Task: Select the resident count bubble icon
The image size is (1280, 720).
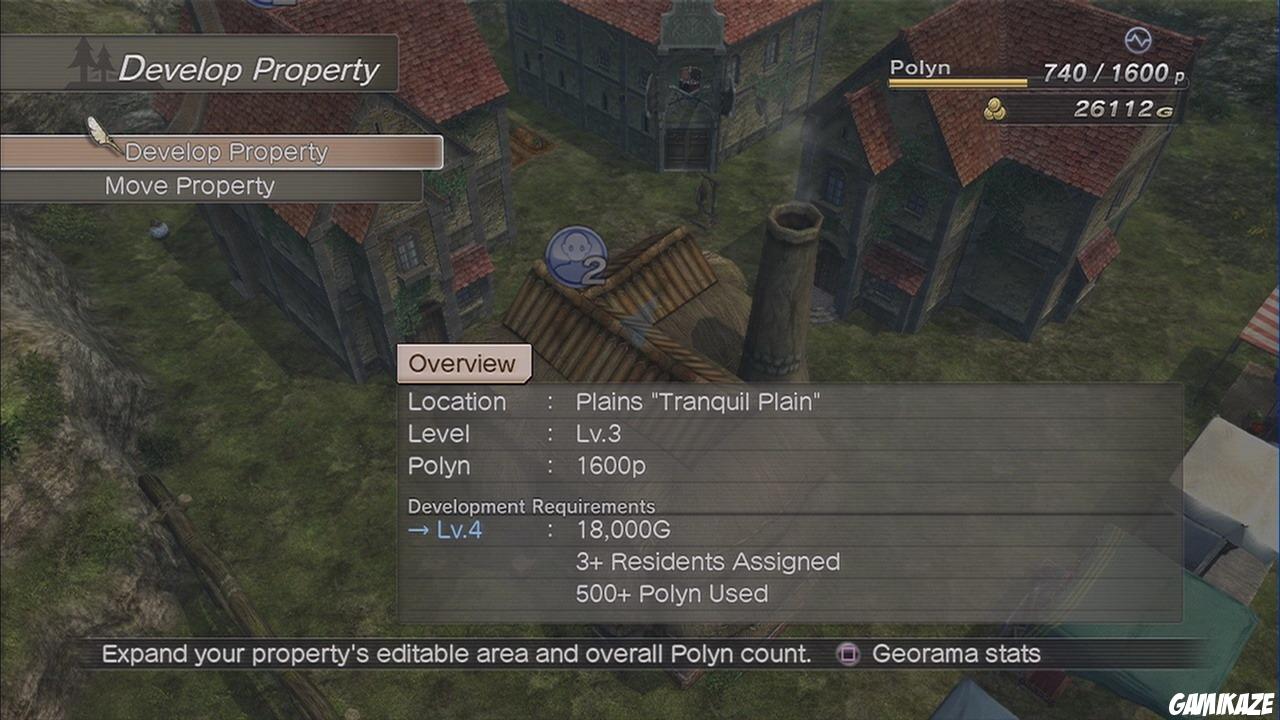Action: click(577, 257)
